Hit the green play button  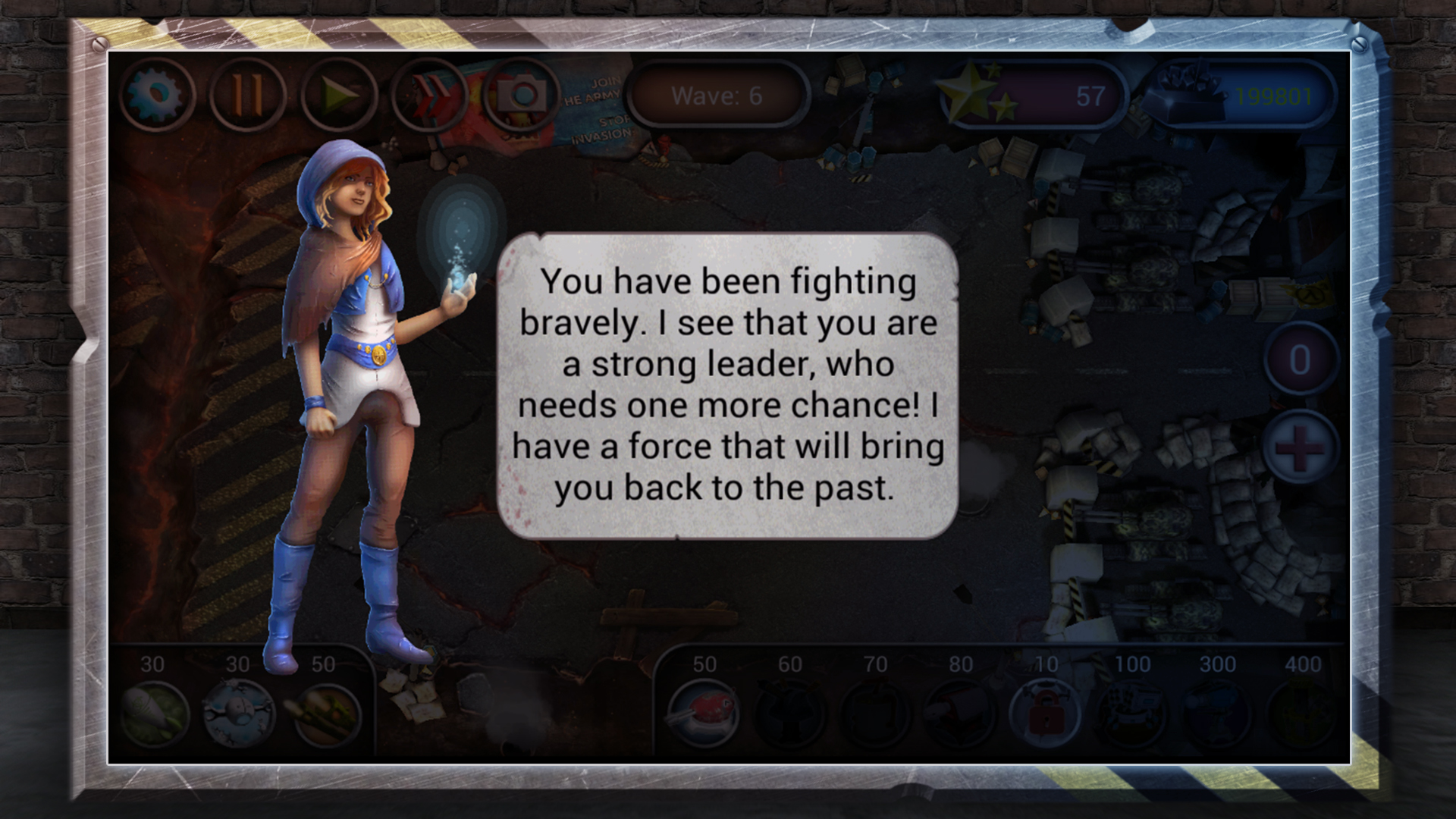(338, 96)
